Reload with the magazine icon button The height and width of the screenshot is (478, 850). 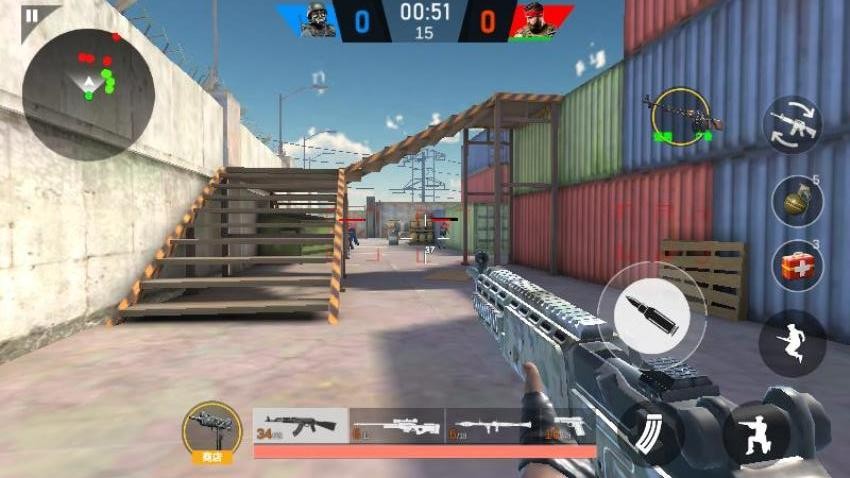[652, 433]
